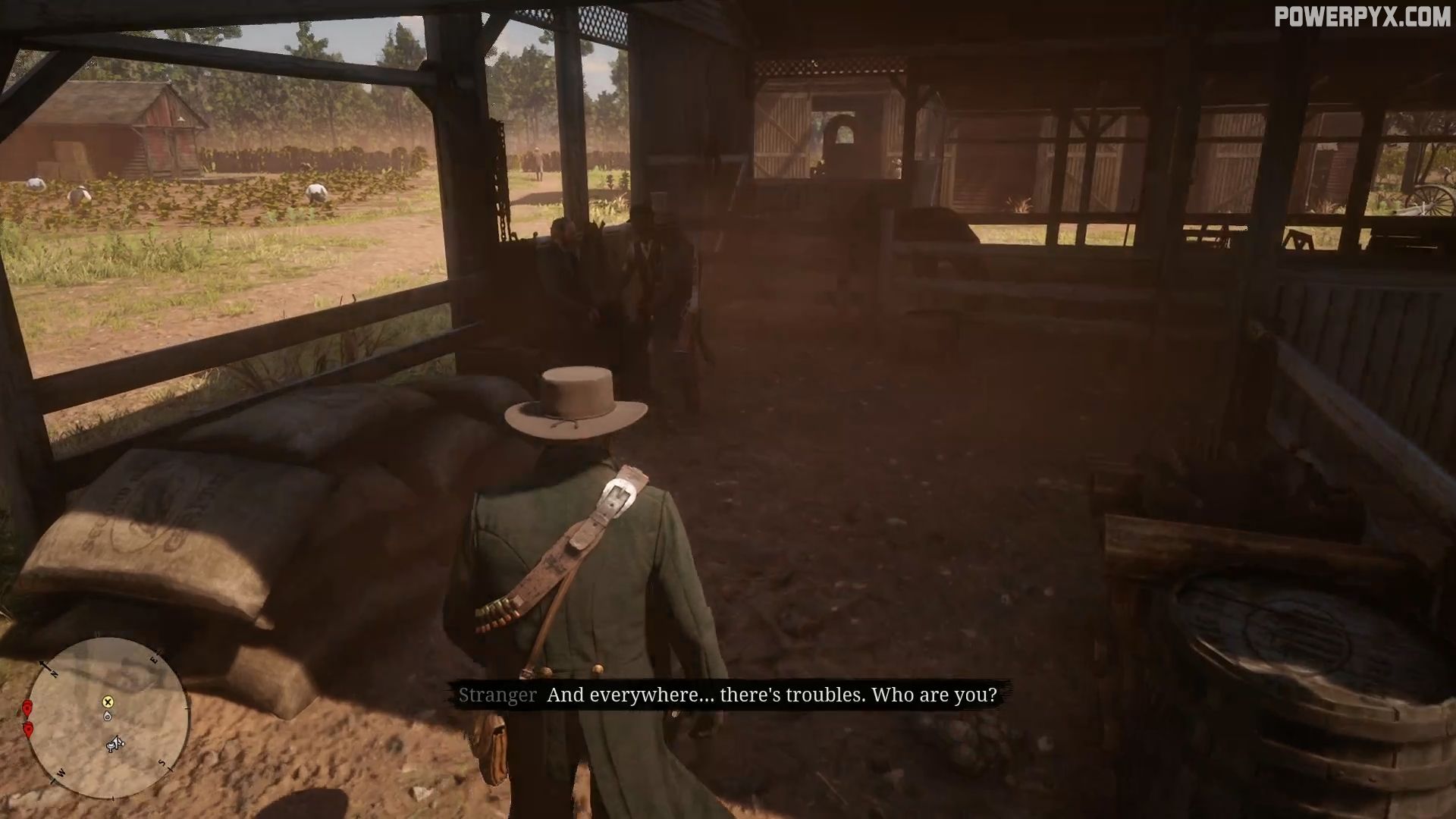Click the letter S on the minimap compass

point(161,763)
